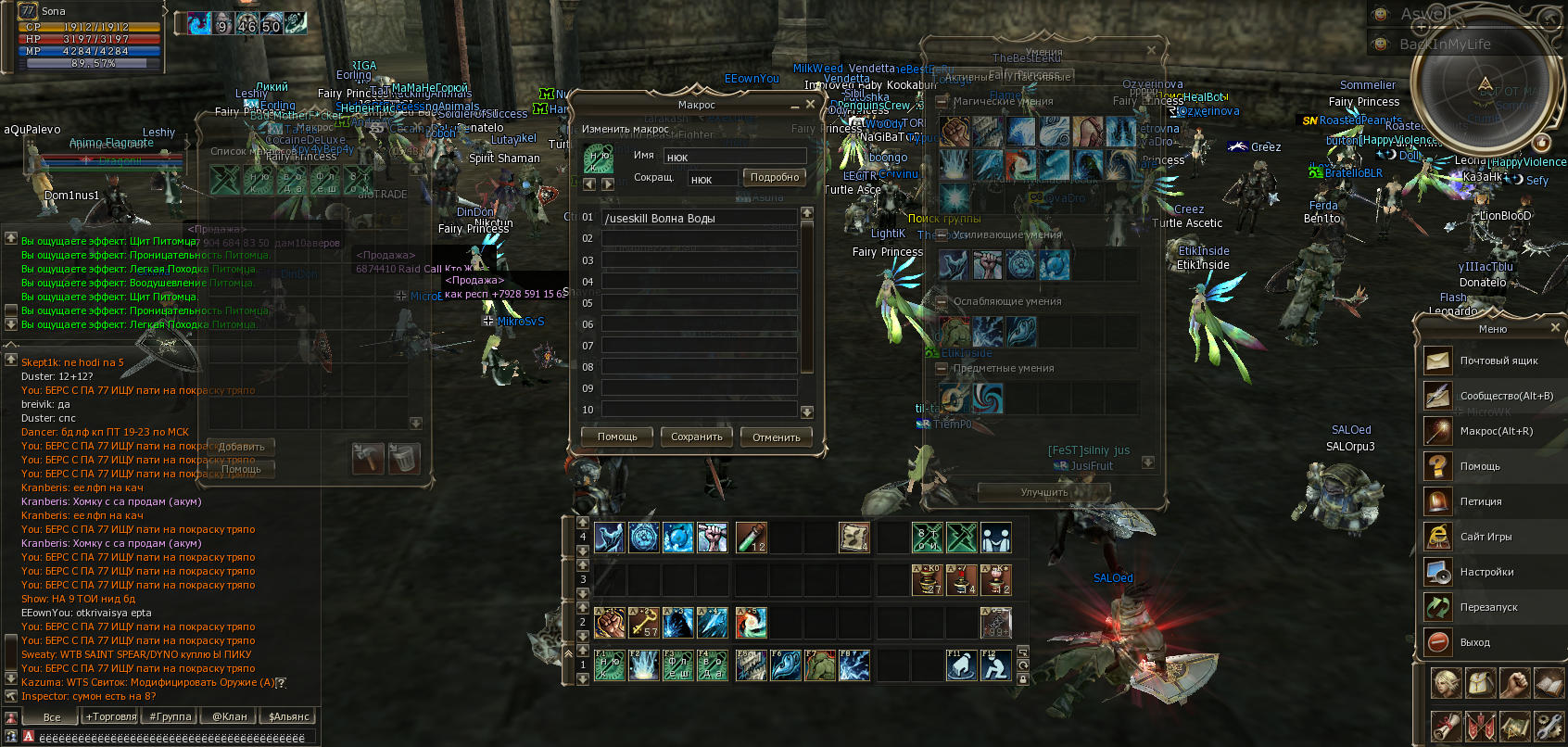The image size is (1568, 747).
Task: Select macro line 01 useskill Волна Воды
Action: point(699,218)
